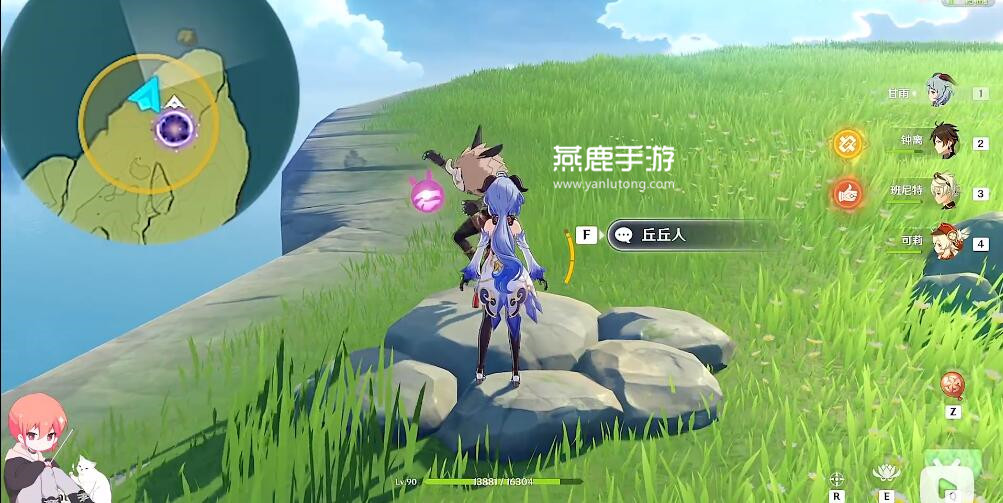Viewport: 1003px width, 503px height.
Task: Activate the lotus elemental skill
Action: (884, 472)
